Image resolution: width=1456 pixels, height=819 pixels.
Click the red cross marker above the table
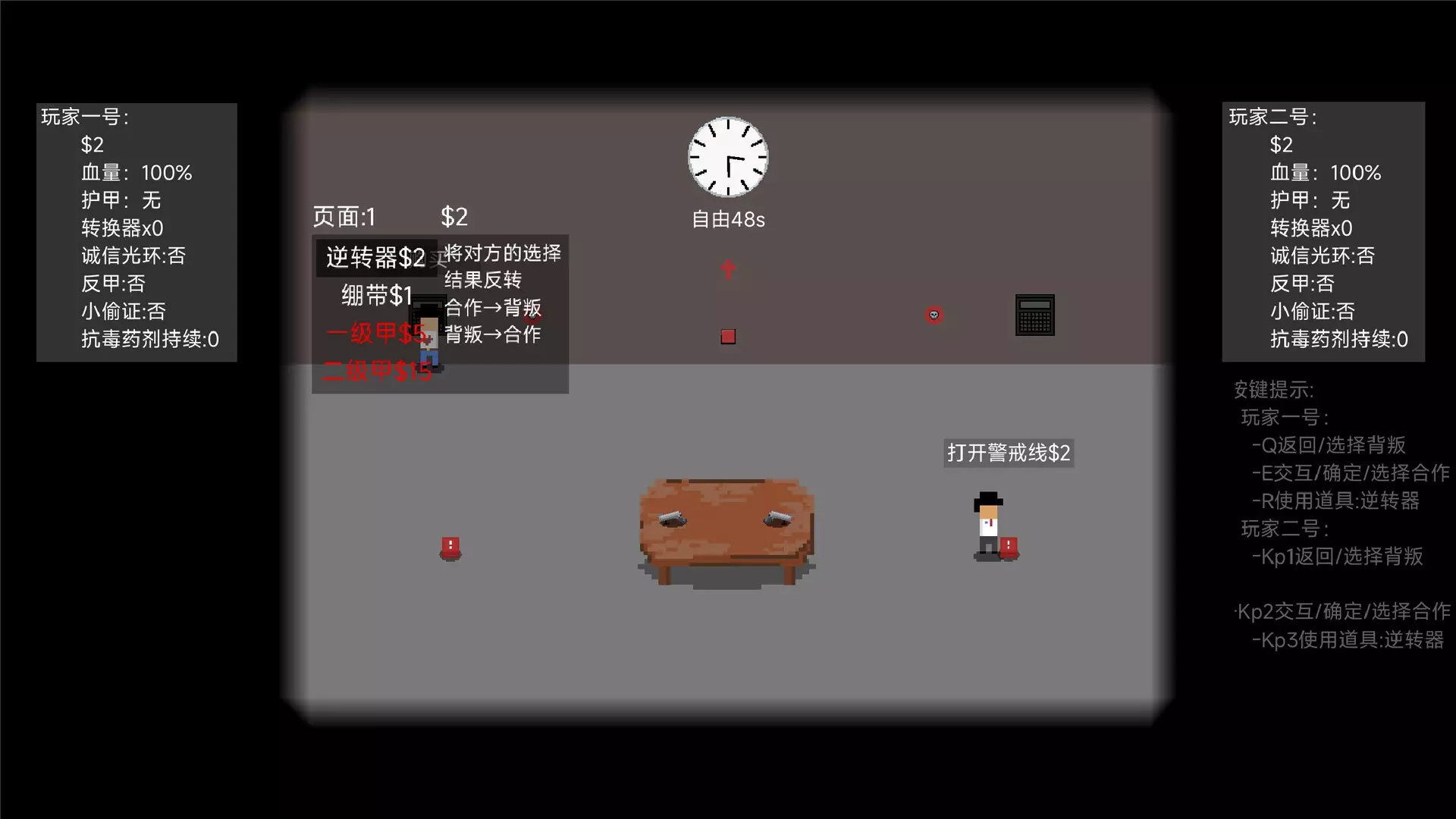[727, 268]
